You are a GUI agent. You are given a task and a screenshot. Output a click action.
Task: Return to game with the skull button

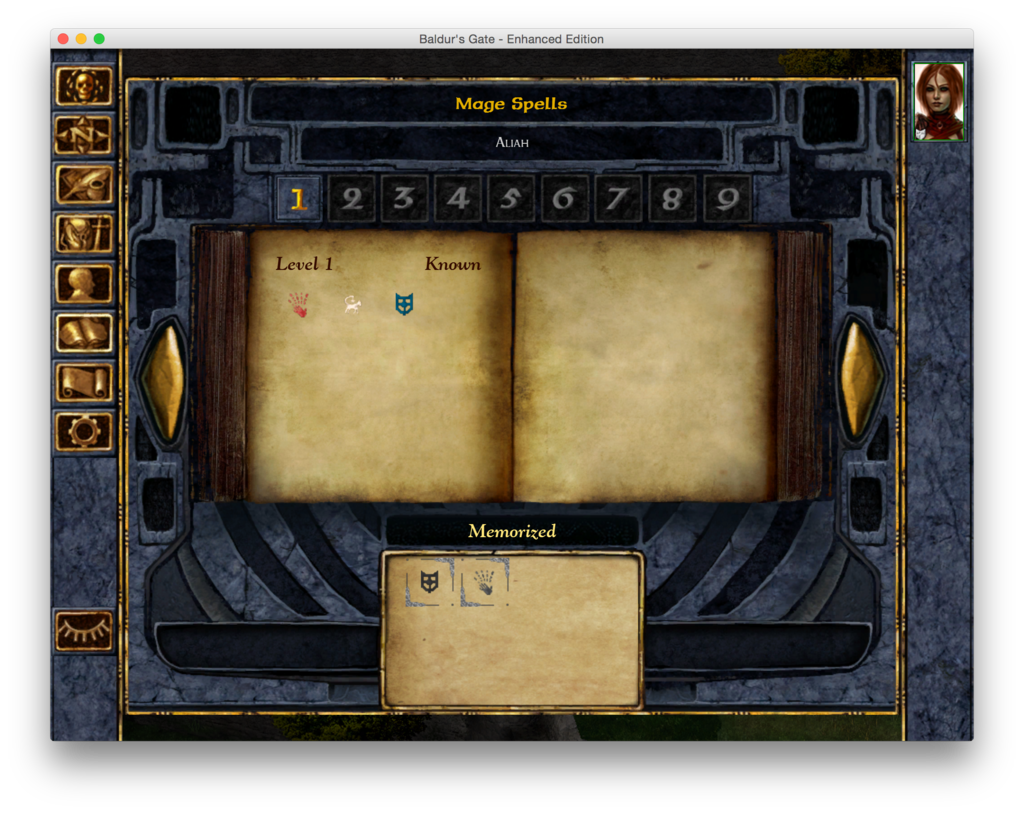(x=84, y=86)
